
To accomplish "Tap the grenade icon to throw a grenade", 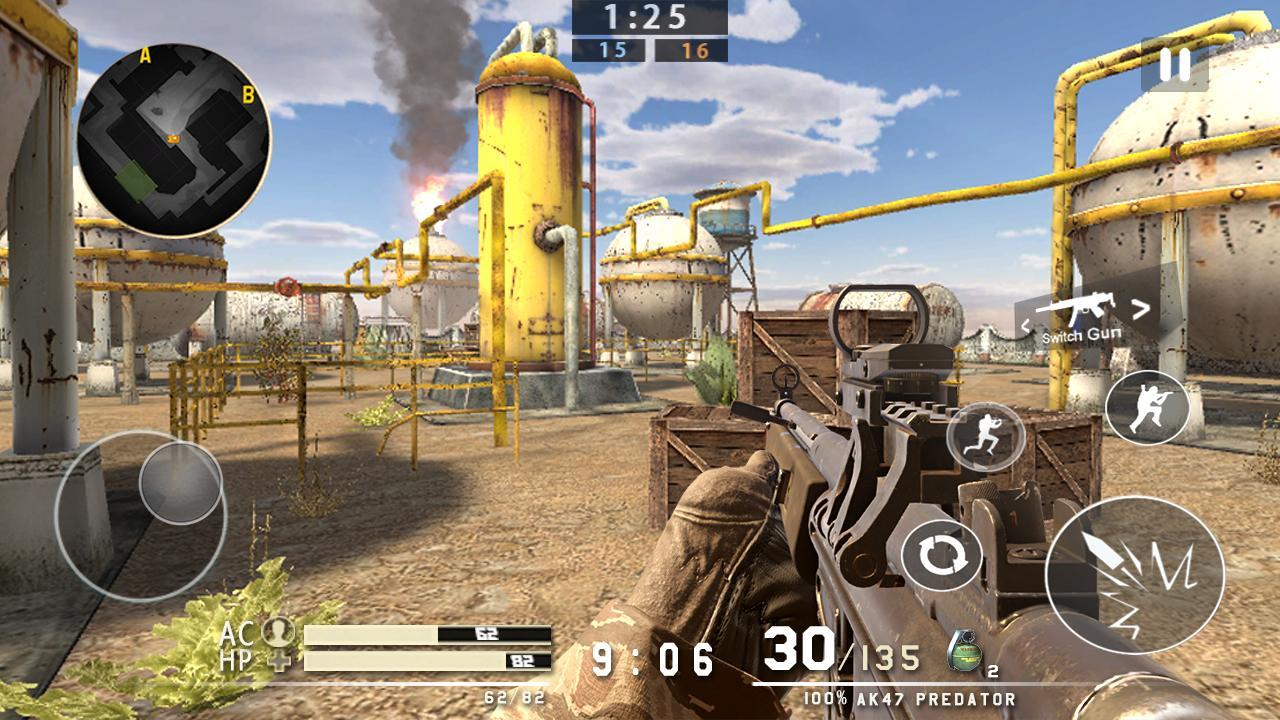I will pyautogui.click(x=964, y=651).
